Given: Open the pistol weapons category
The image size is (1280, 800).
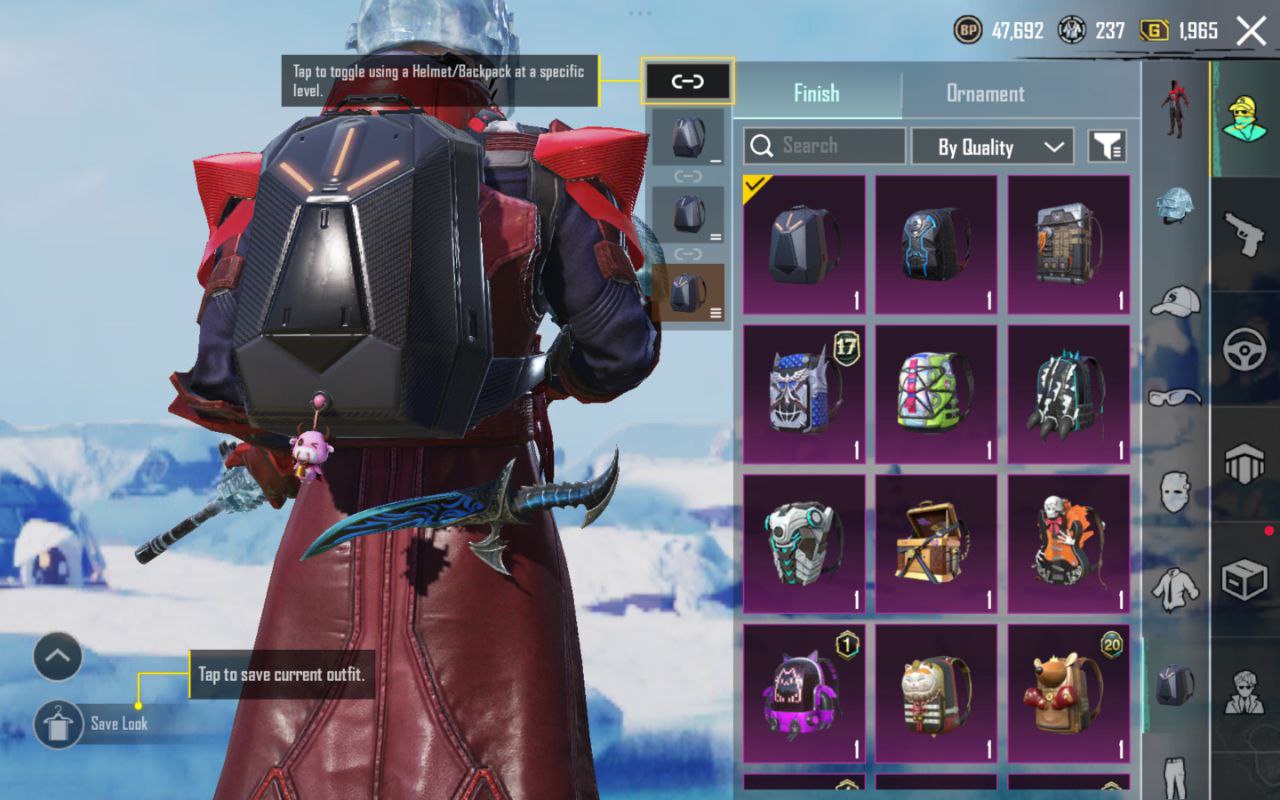Looking at the screenshot, I should 1244,235.
